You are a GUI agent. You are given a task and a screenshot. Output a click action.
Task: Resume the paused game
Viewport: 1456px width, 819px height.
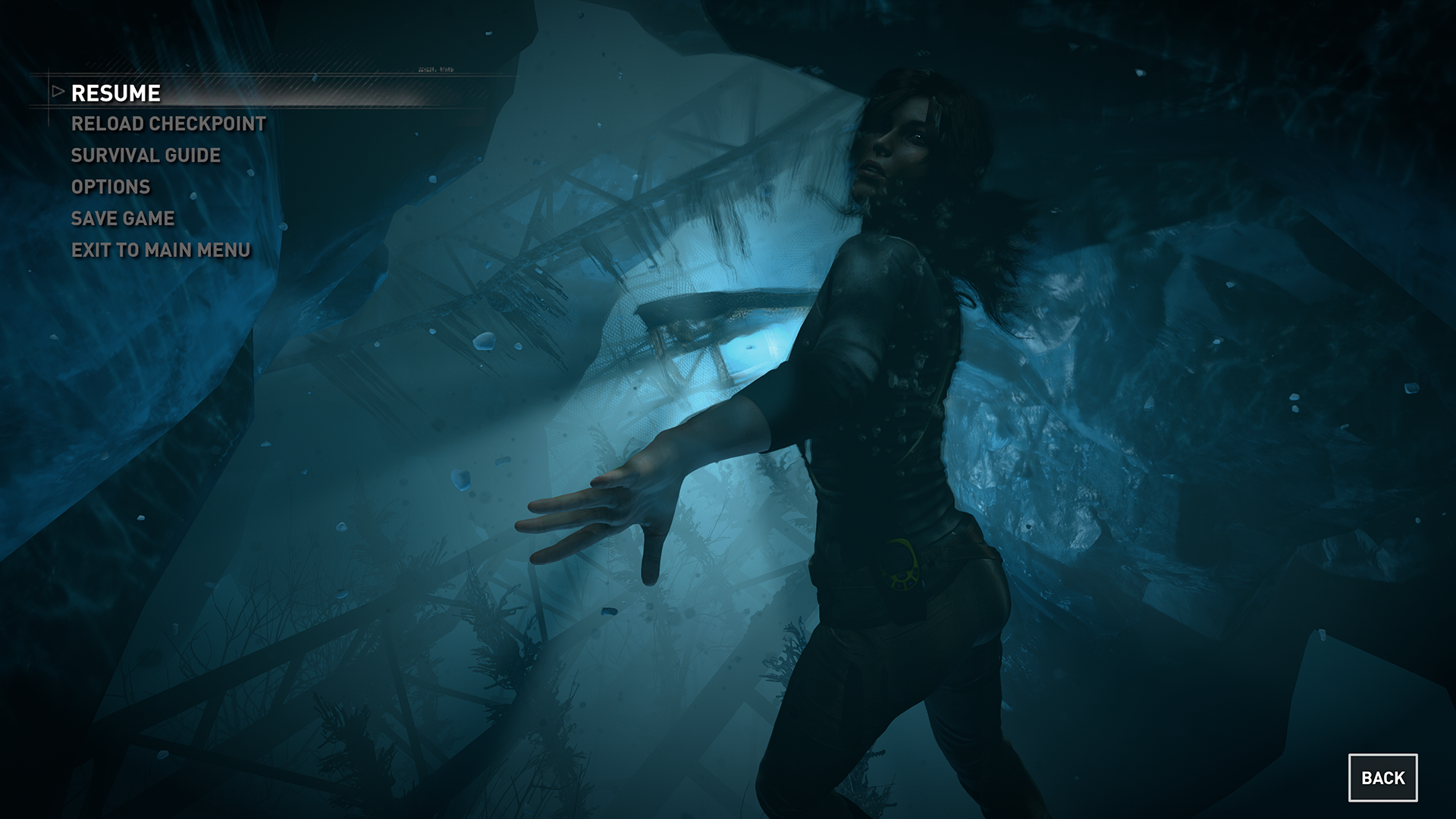click(116, 93)
